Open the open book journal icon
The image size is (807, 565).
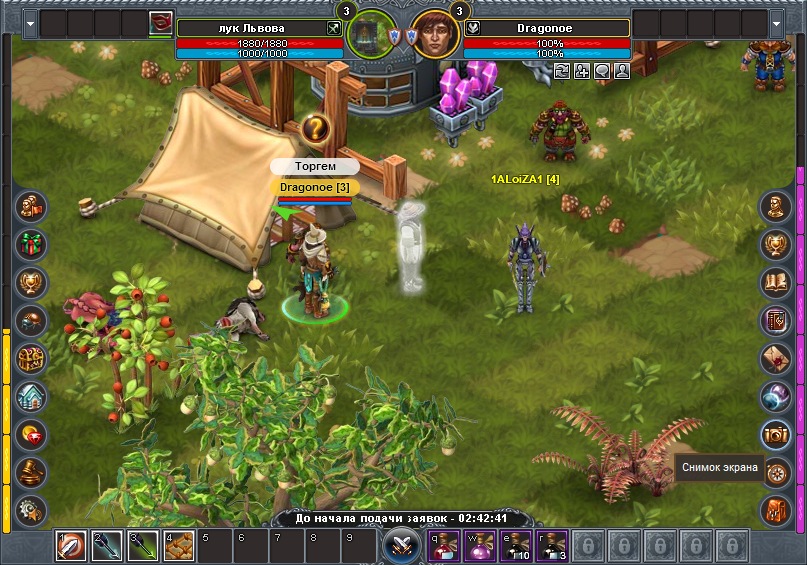(775, 282)
